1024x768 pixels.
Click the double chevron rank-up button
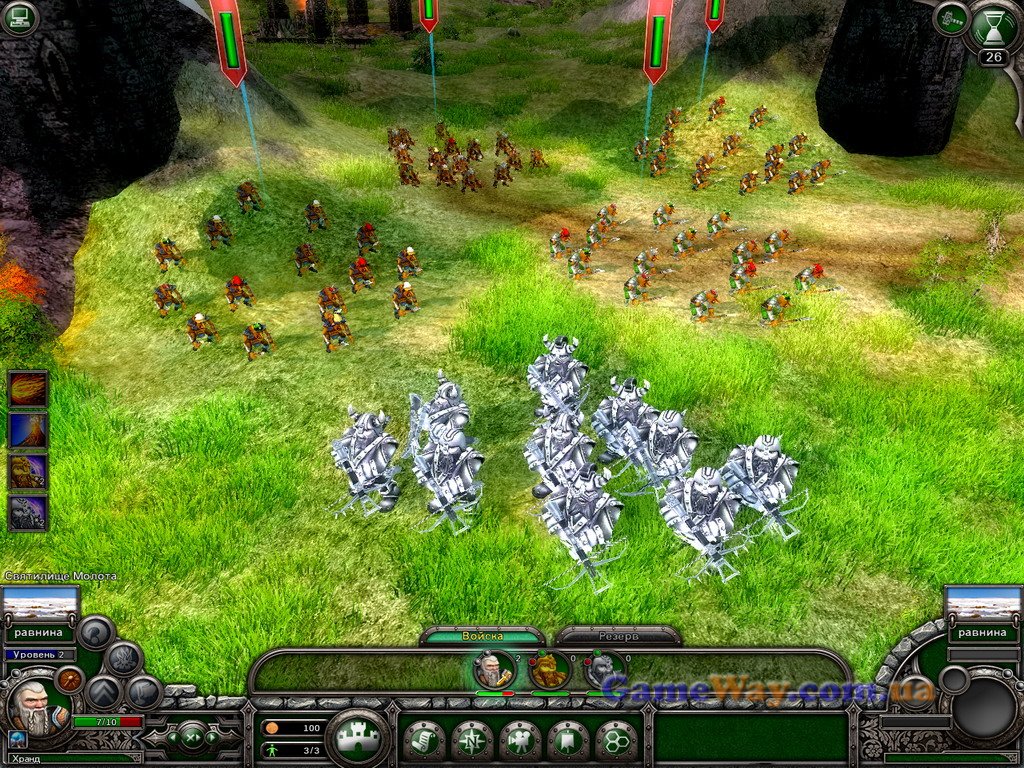point(102,692)
